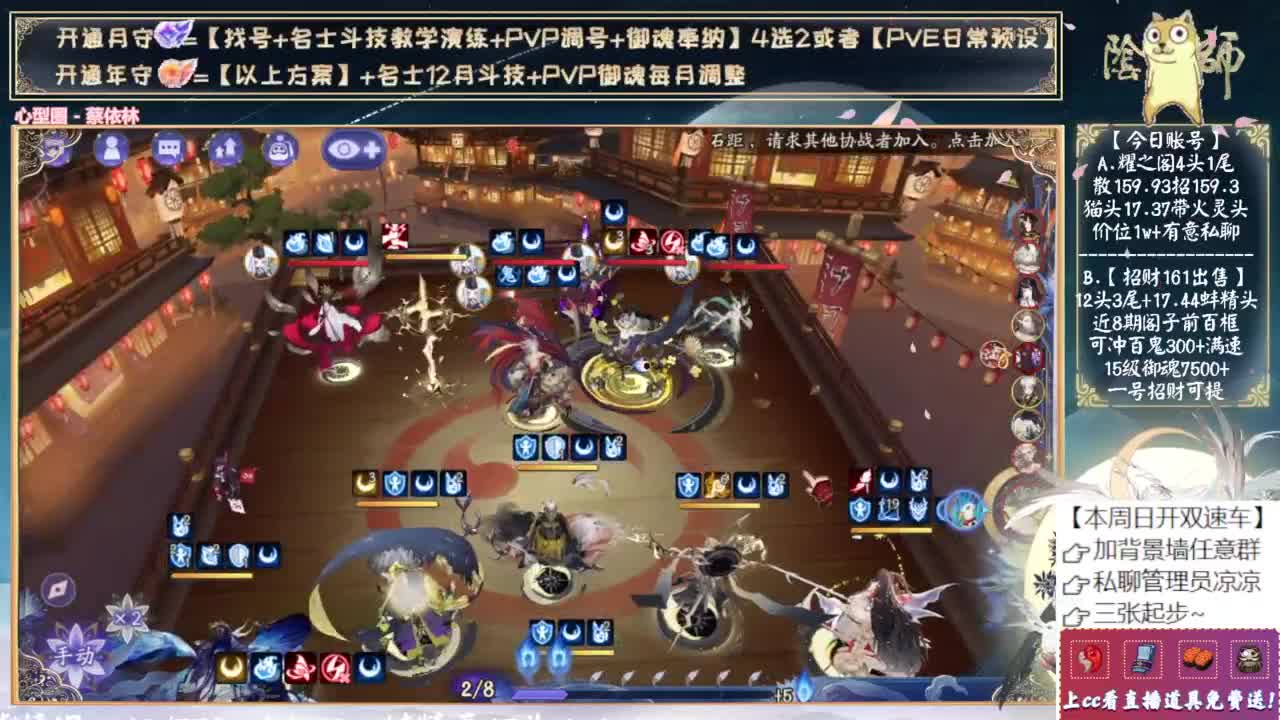Viewport: 1280px width, 720px height.
Task: Click the daruma gift icon on the right
Action: [1250, 660]
